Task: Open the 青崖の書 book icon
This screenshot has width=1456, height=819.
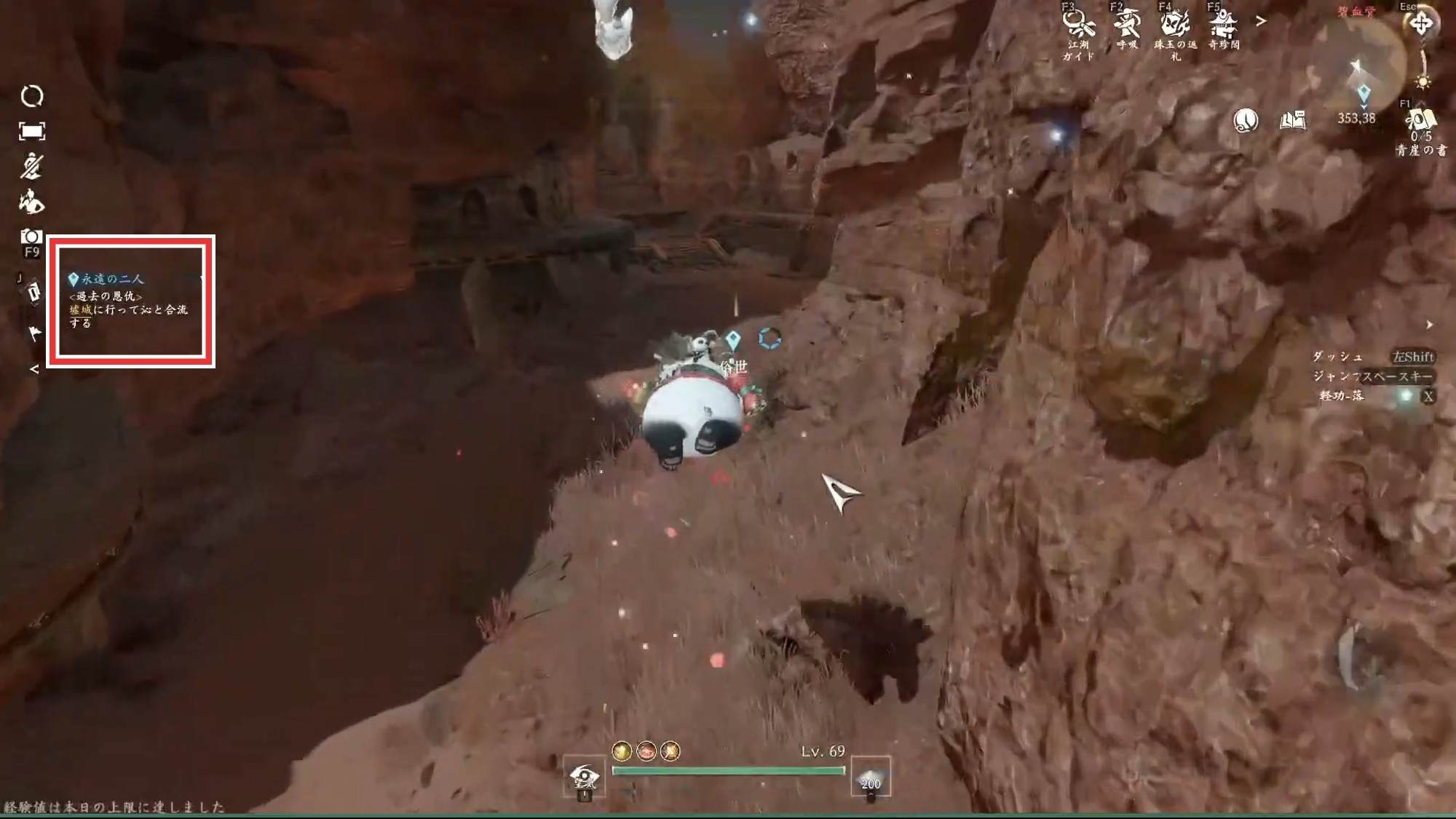Action: click(1420, 122)
